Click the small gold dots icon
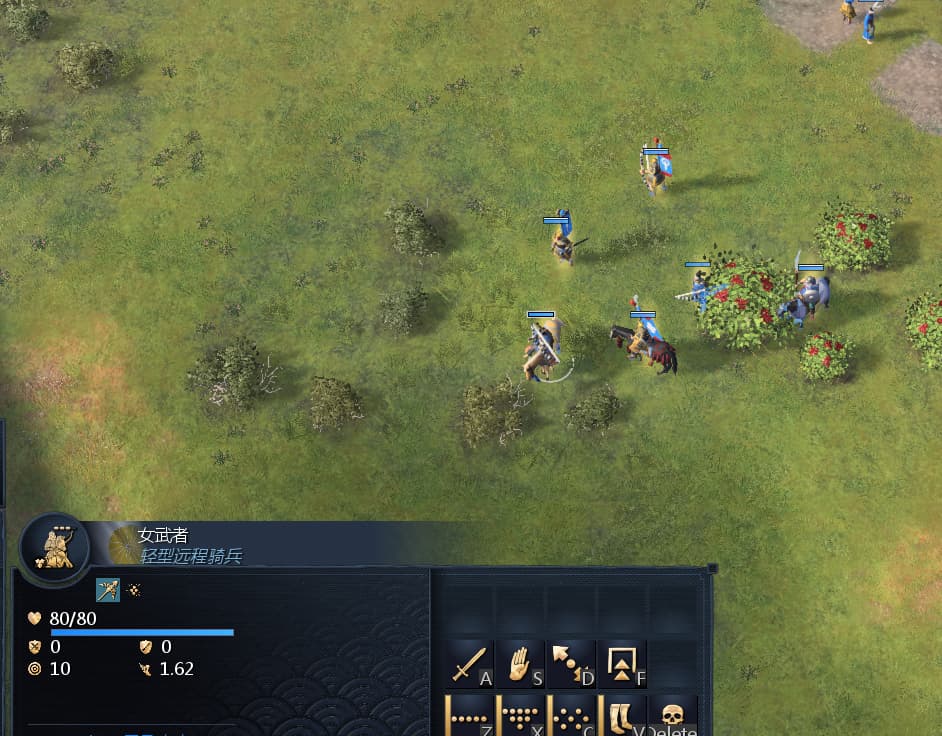This screenshot has width=942, height=736. [134, 590]
